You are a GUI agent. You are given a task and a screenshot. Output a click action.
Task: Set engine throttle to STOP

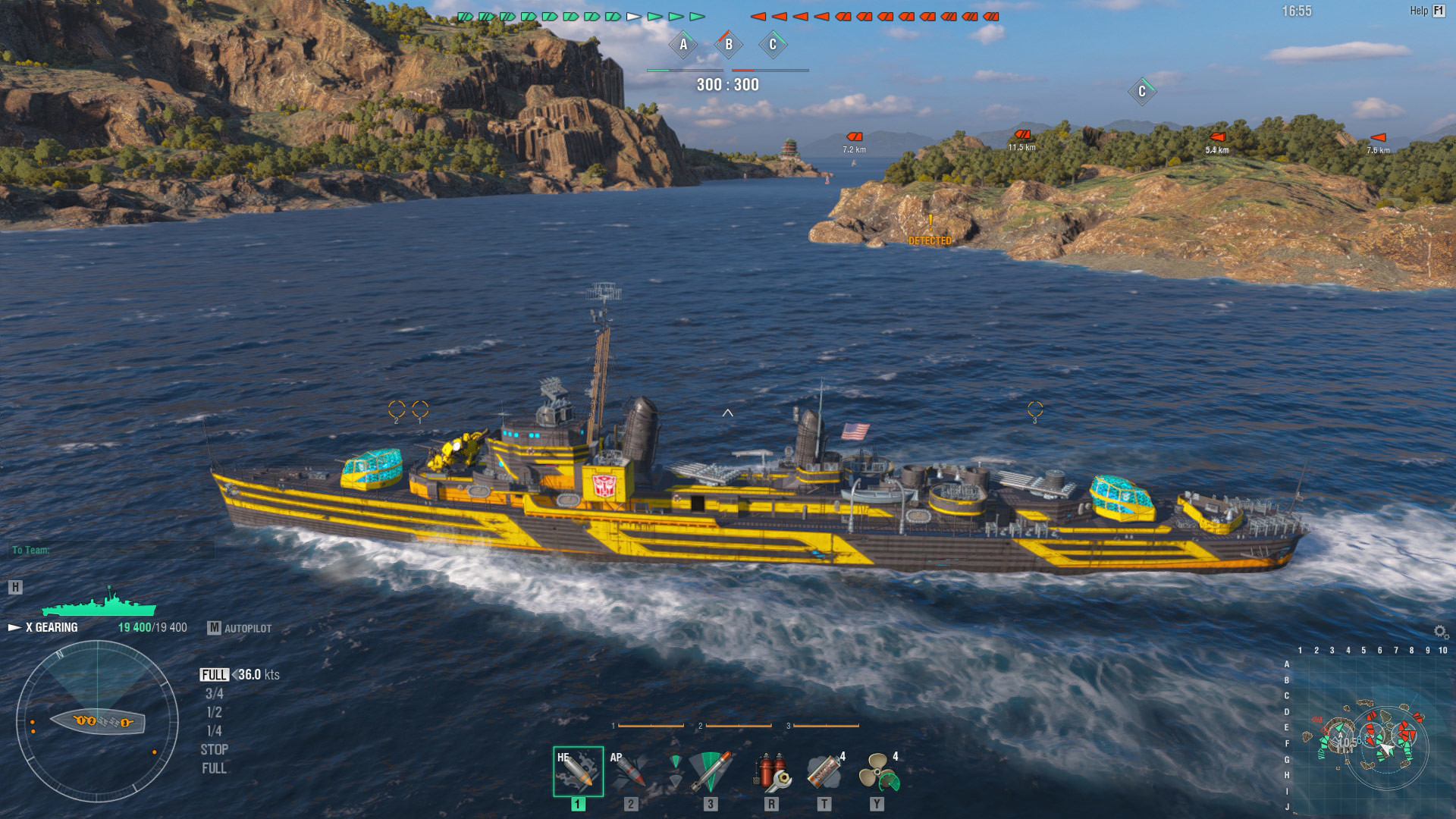tap(214, 750)
